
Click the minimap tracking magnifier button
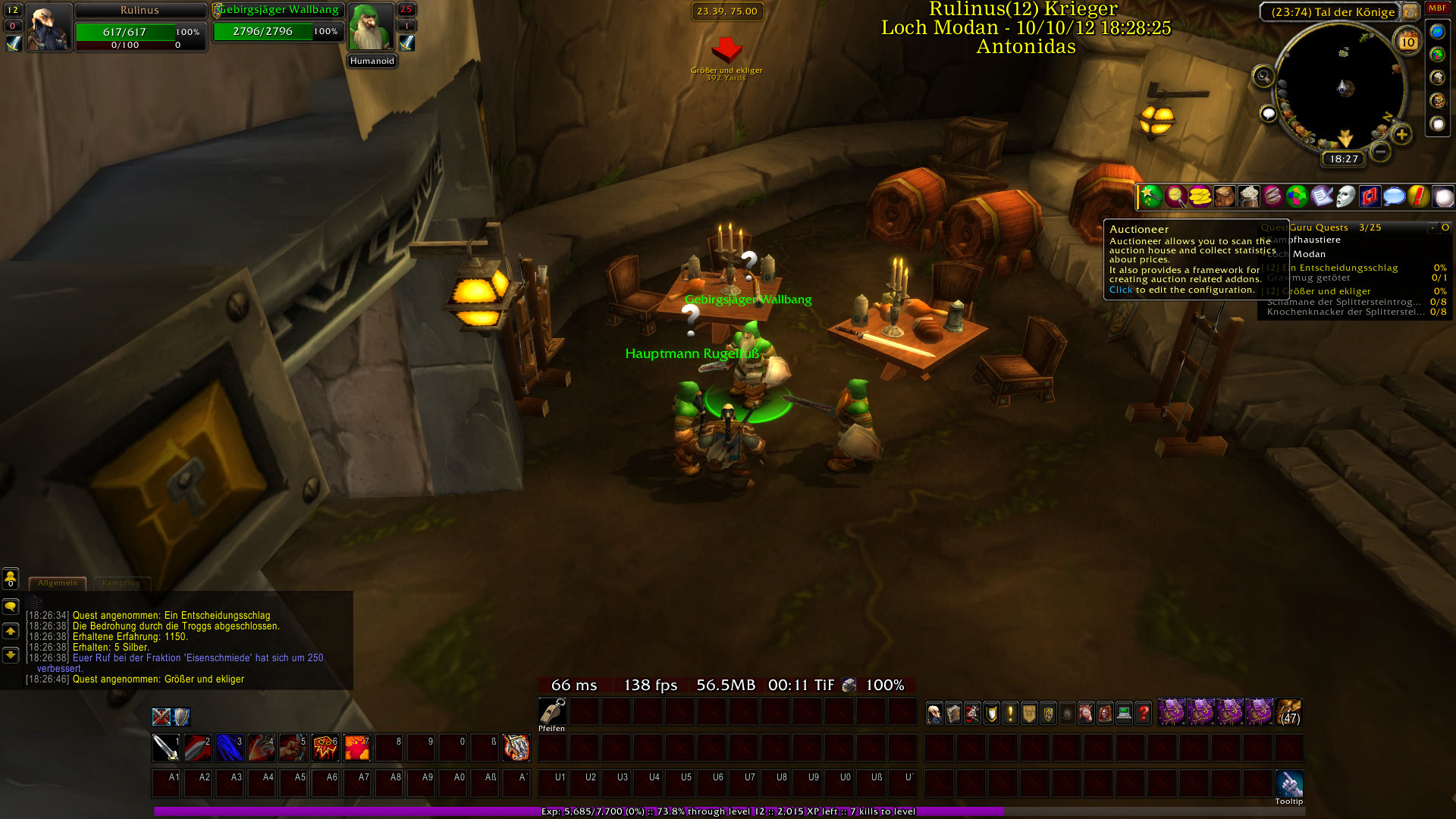click(x=1263, y=76)
